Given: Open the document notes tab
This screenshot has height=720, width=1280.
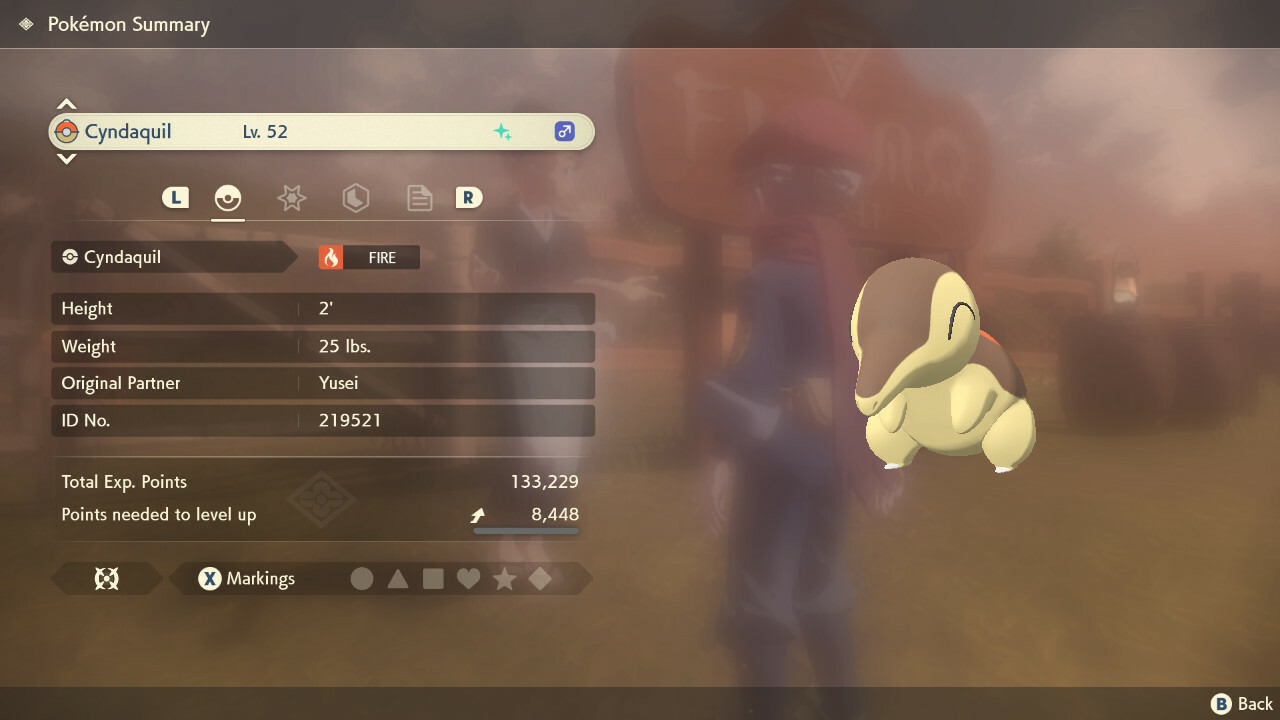Looking at the screenshot, I should coord(419,198).
